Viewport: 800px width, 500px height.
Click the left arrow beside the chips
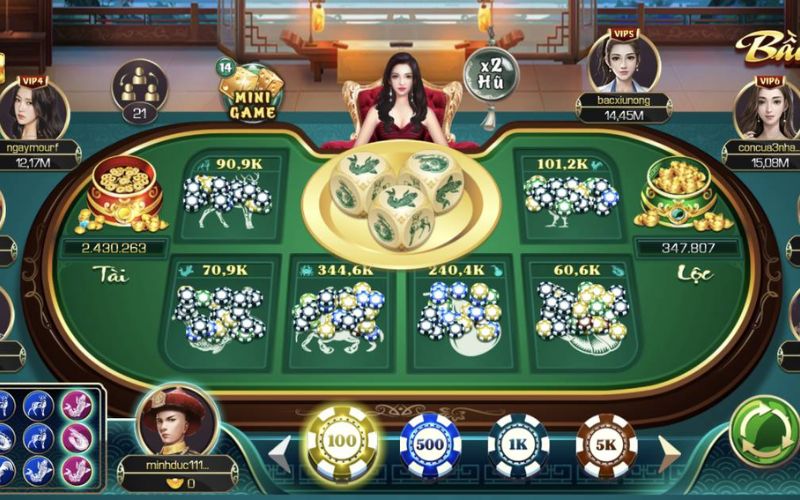[x=281, y=453]
